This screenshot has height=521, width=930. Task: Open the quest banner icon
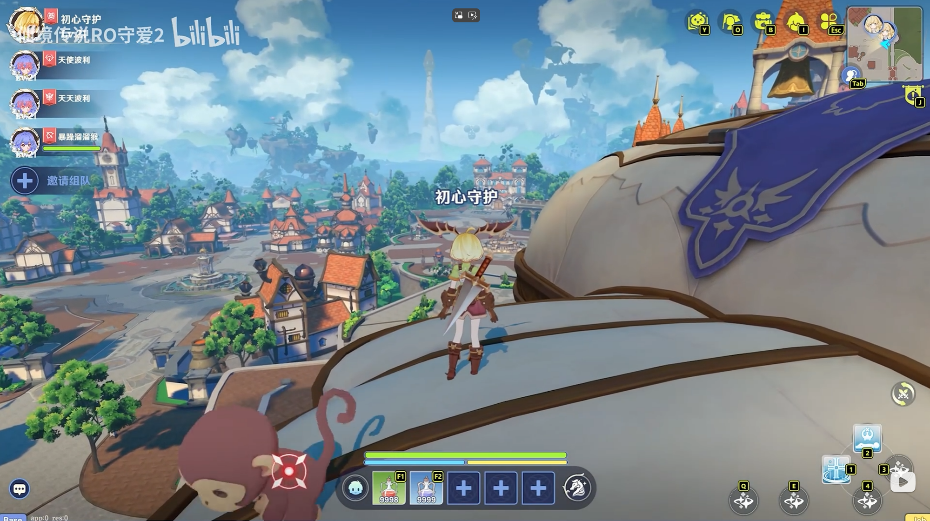click(x=912, y=95)
